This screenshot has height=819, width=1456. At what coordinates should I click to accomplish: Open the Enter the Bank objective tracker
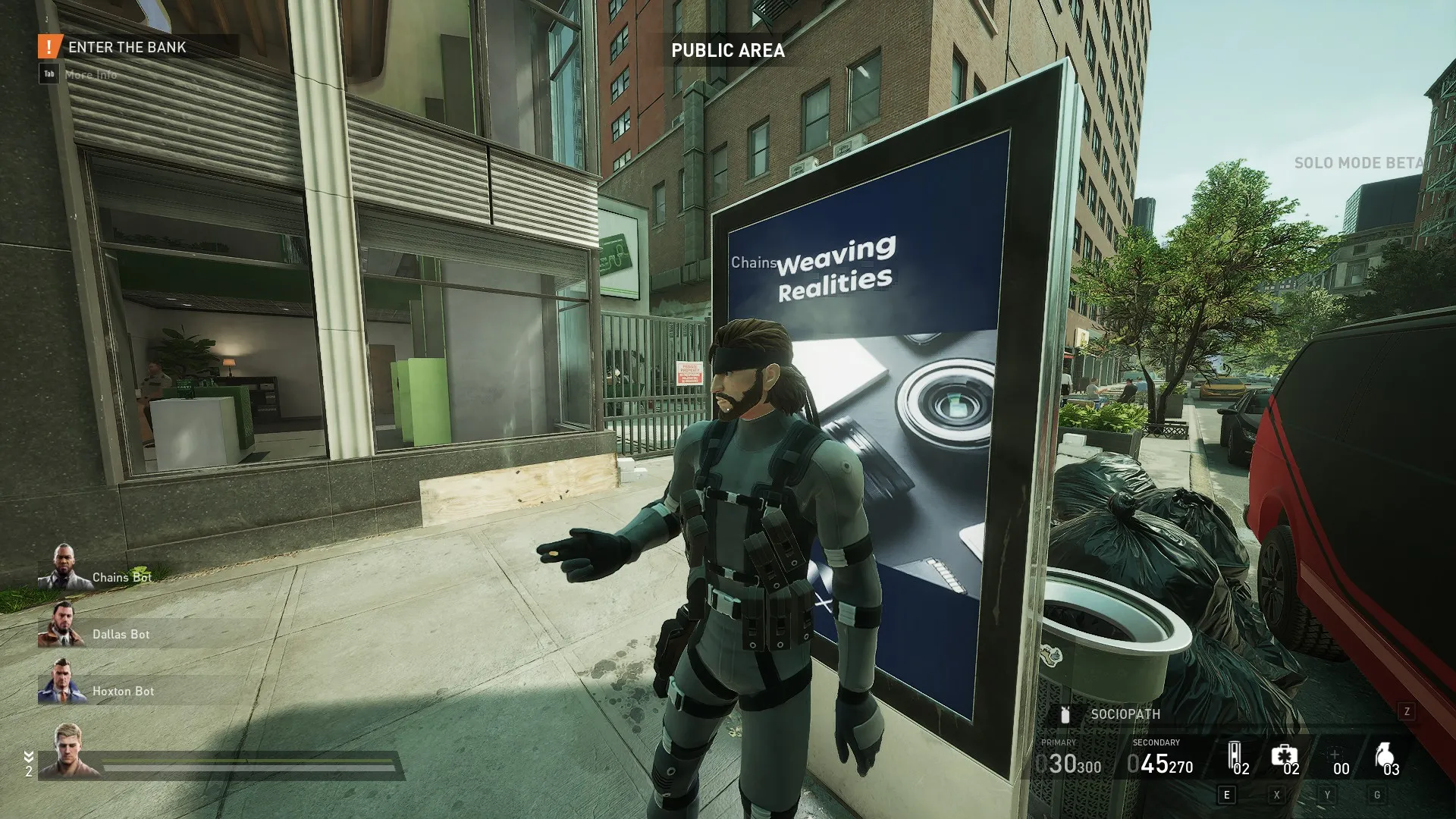pyautogui.click(x=127, y=47)
